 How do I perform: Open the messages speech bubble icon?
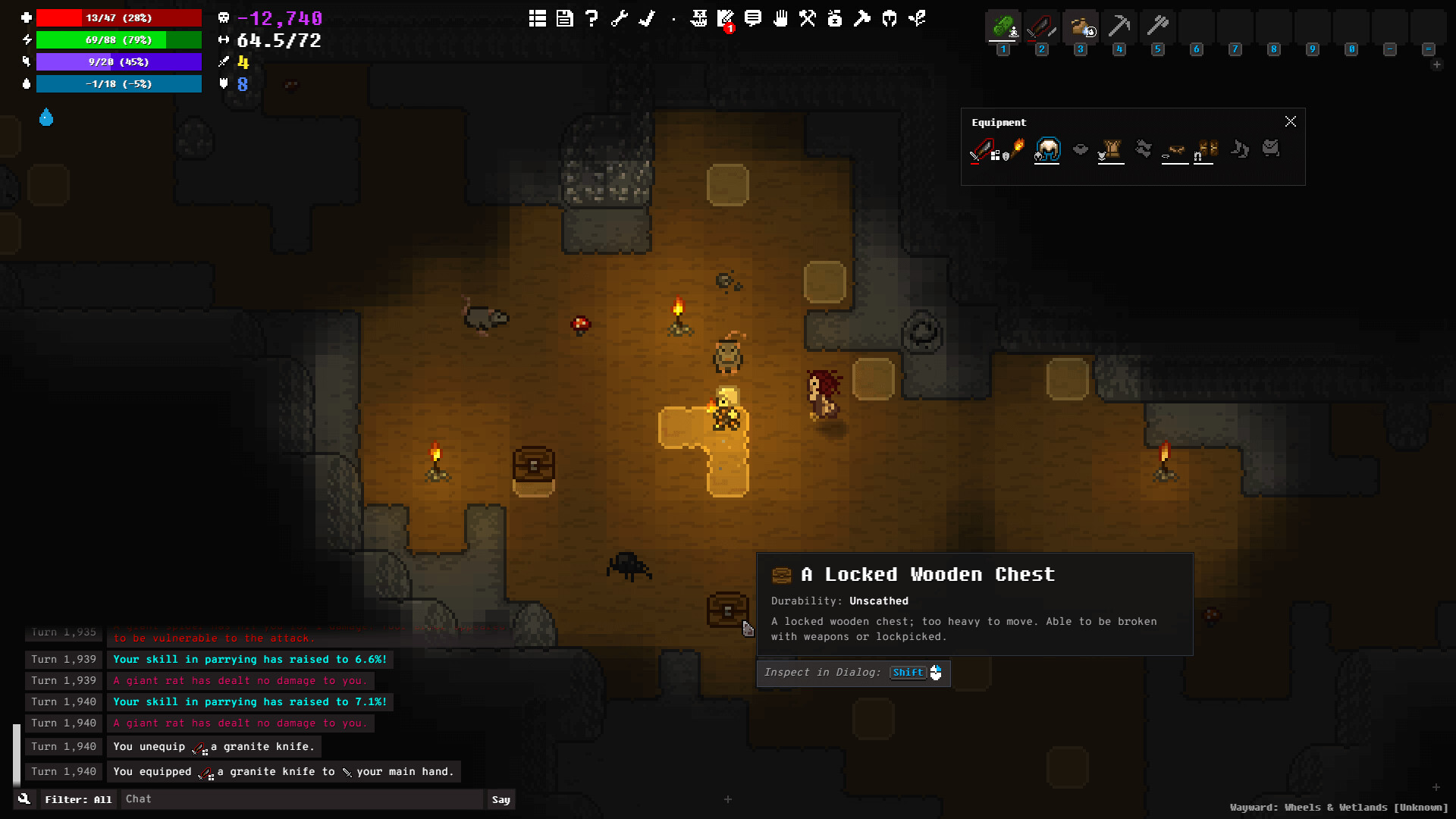(752, 19)
